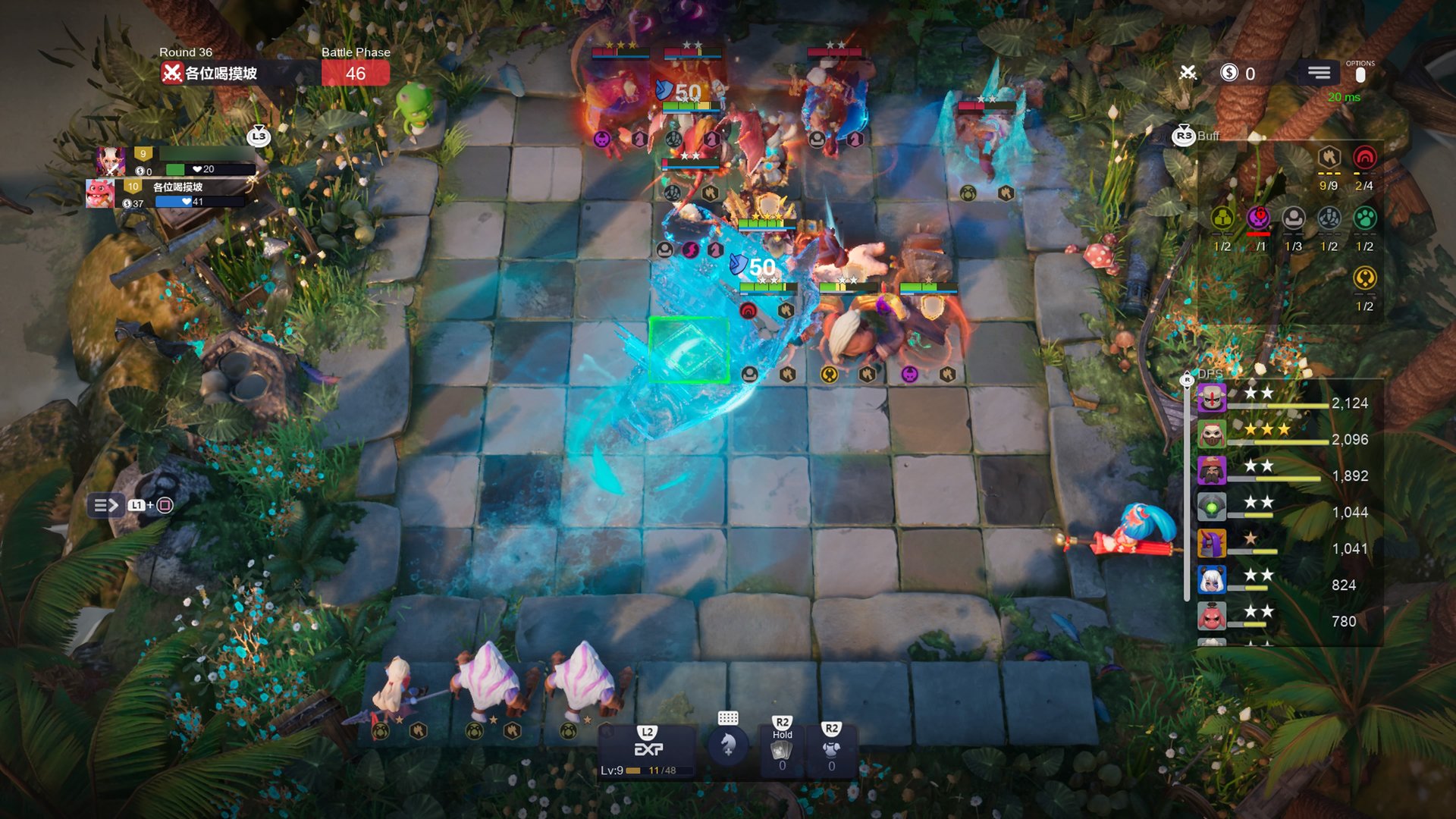The image size is (1456, 819).
Task: Select the yellow 1/2 synergy icon in bottom row
Action: pyautogui.click(x=1364, y=279)
